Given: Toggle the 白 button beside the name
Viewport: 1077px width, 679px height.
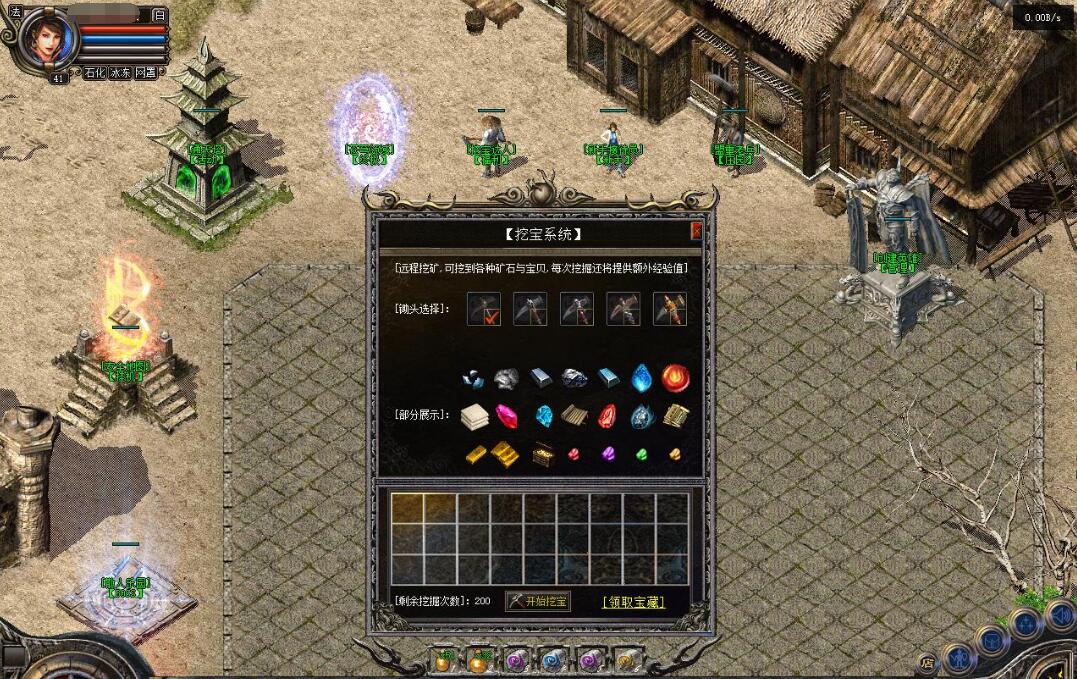Looking at the screenshot, I should click(x=159, y=15).
